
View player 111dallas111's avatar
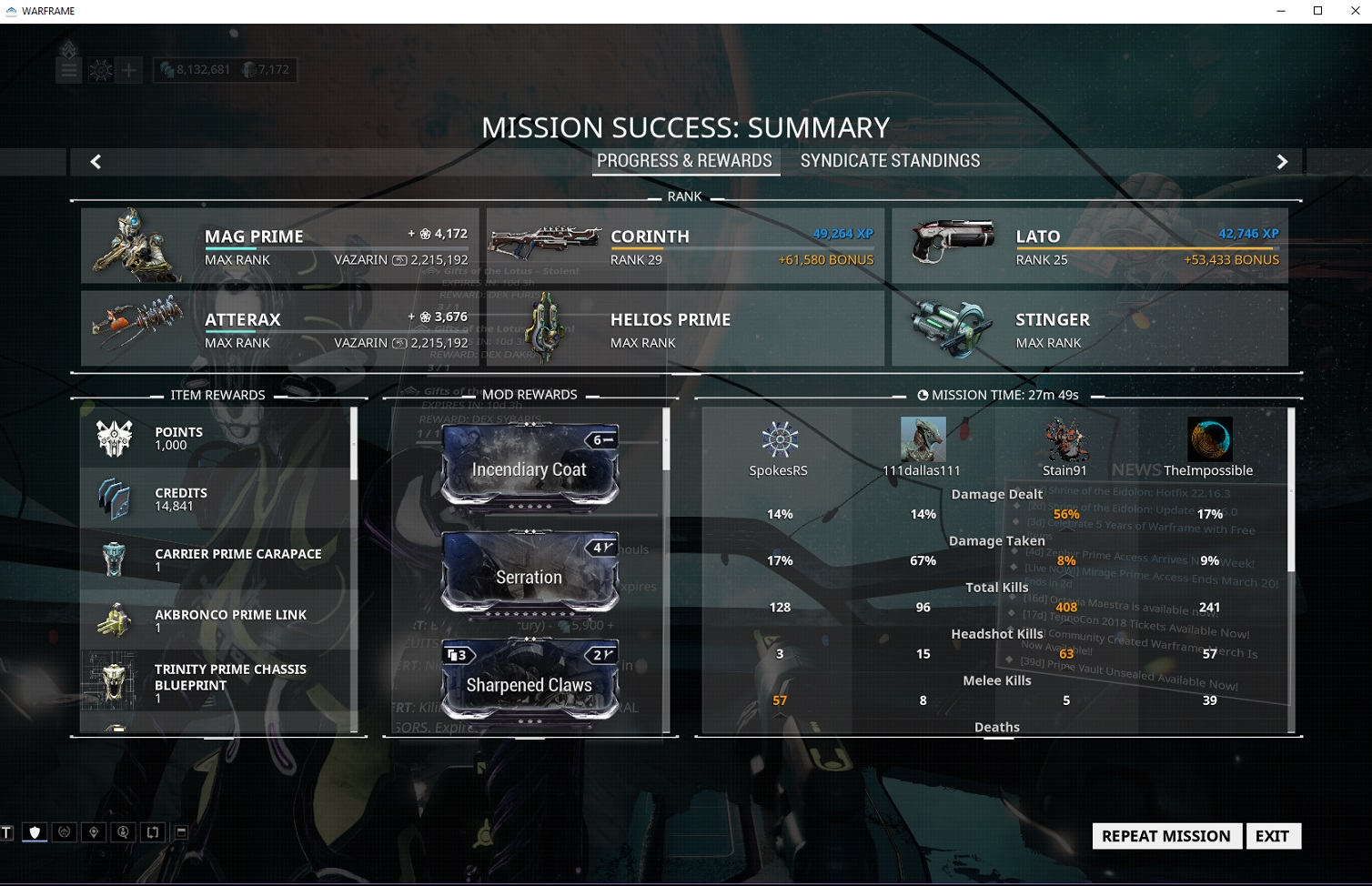pyautogui.click(x=923, y=439)
